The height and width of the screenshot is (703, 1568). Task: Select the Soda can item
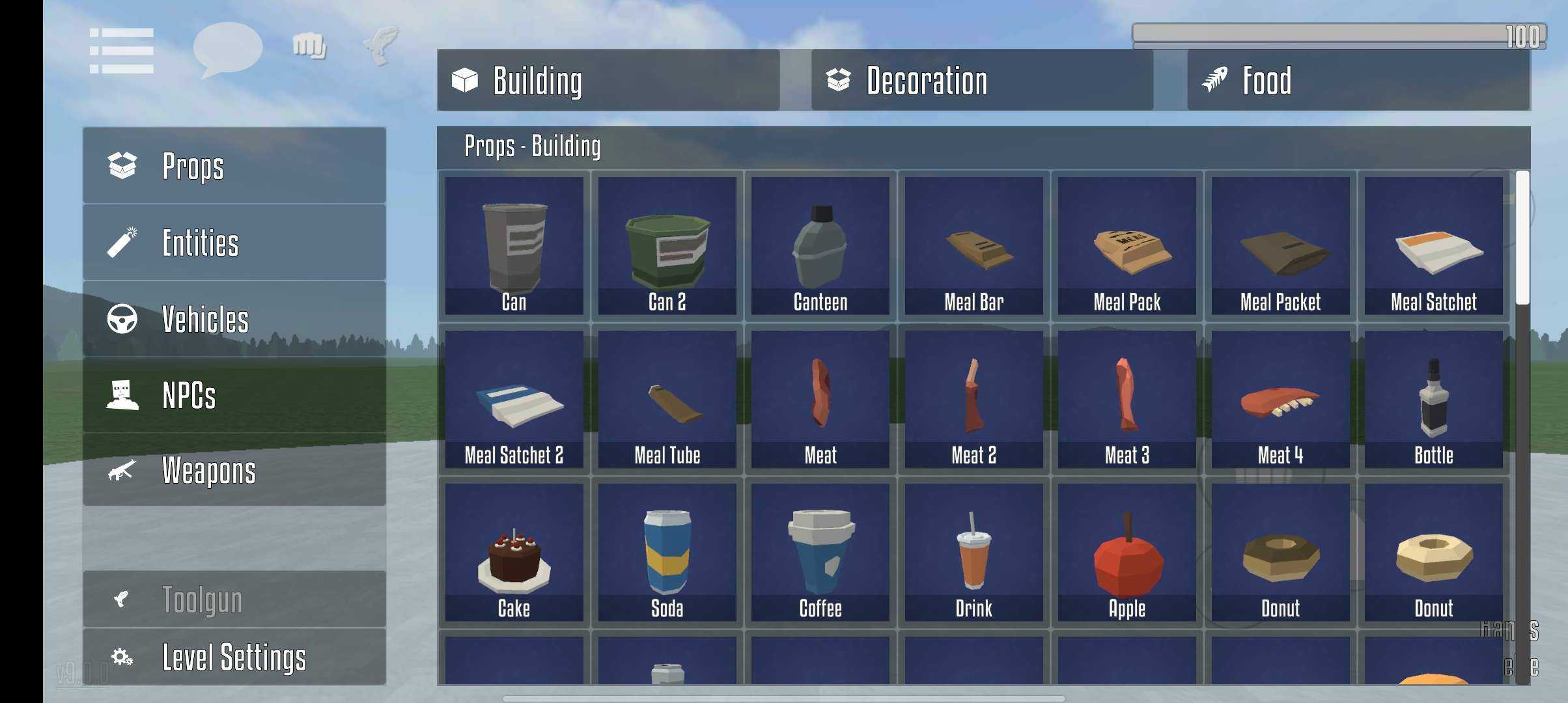(x=667, y=552)
